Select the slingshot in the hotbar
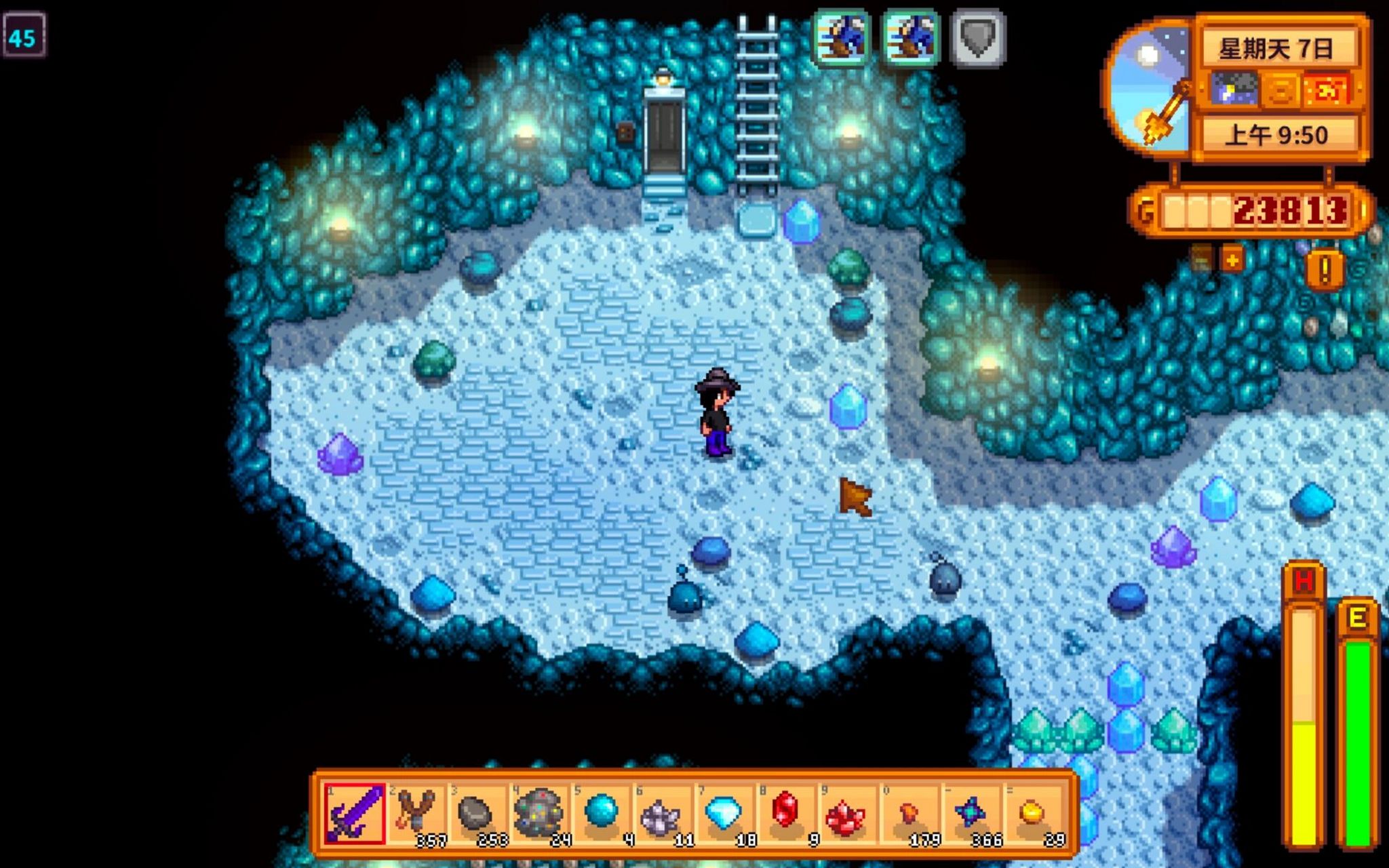The height and width of the screenshot is (868, 1389). [416, 814]
